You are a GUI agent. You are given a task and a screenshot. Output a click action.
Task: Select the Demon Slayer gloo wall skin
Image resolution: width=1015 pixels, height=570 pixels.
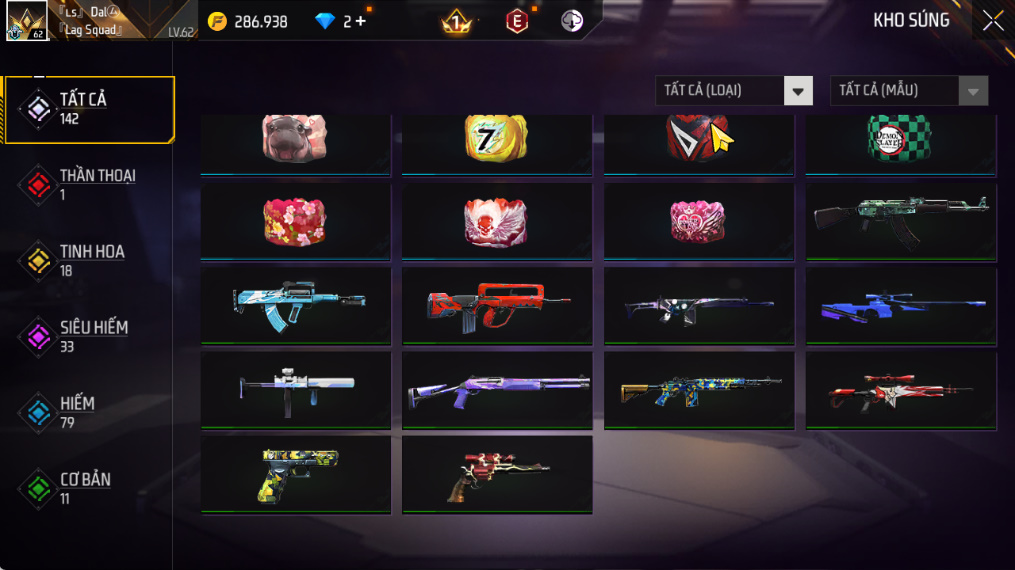[x=900, y=141]
